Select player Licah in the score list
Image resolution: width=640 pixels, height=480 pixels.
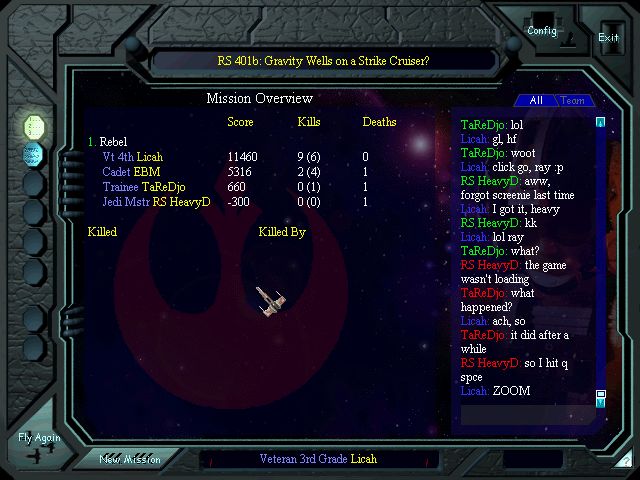pyautogui.click(x=150, y=157)
